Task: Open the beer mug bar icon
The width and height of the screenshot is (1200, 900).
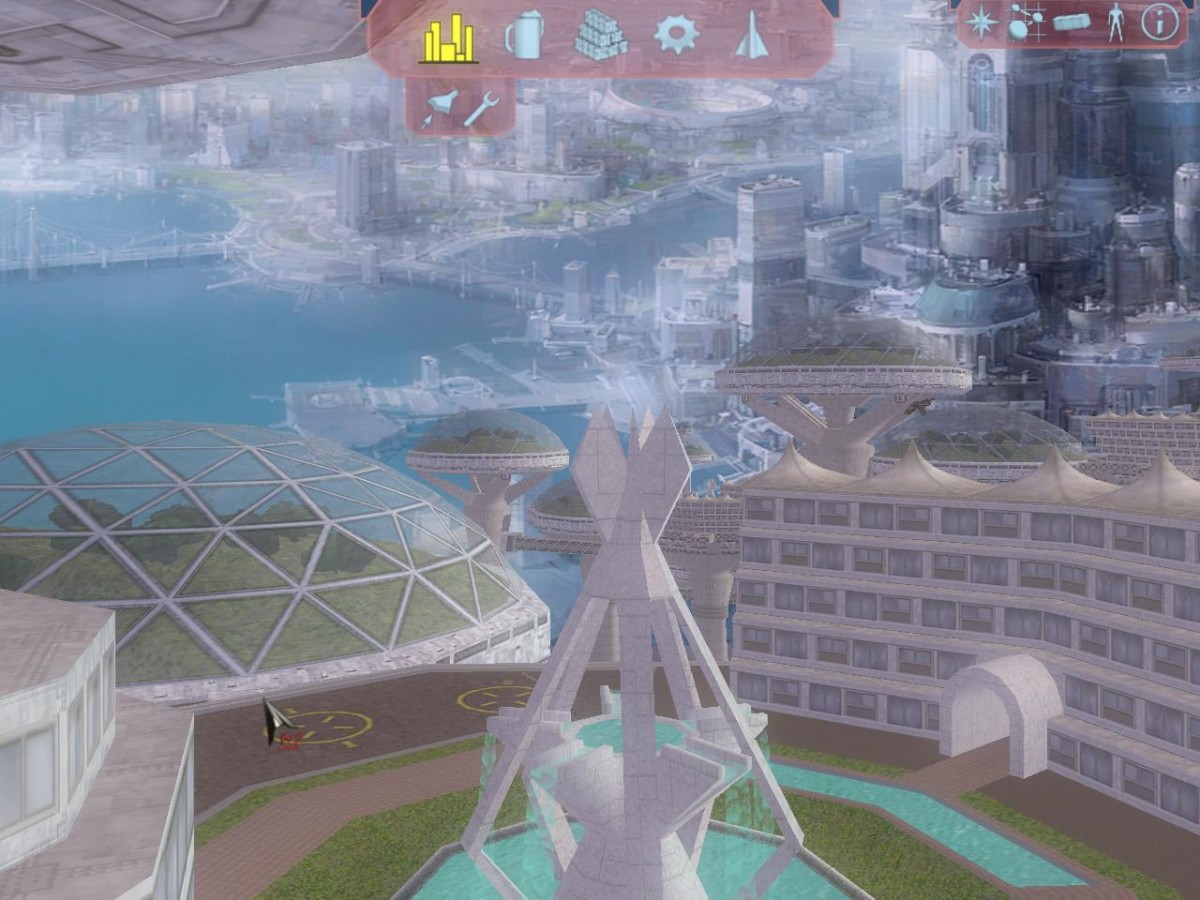Action: coord(524,36)
